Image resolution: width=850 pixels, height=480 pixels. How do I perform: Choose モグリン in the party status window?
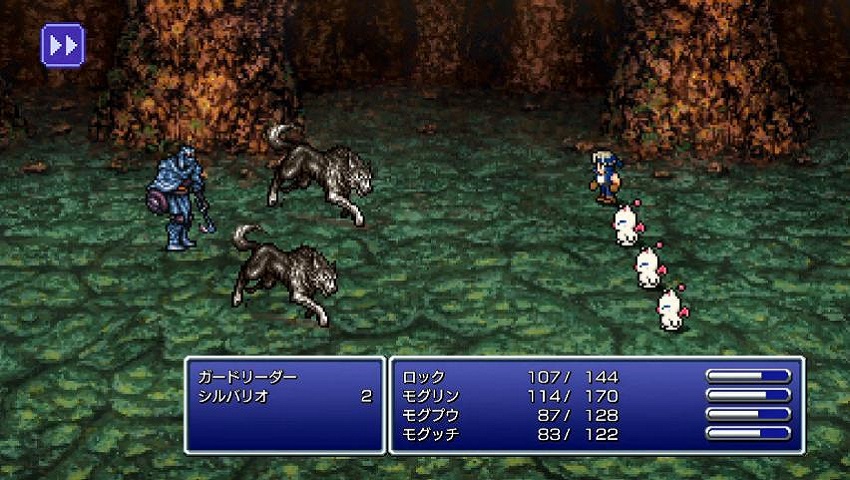[x=431, y=396]
